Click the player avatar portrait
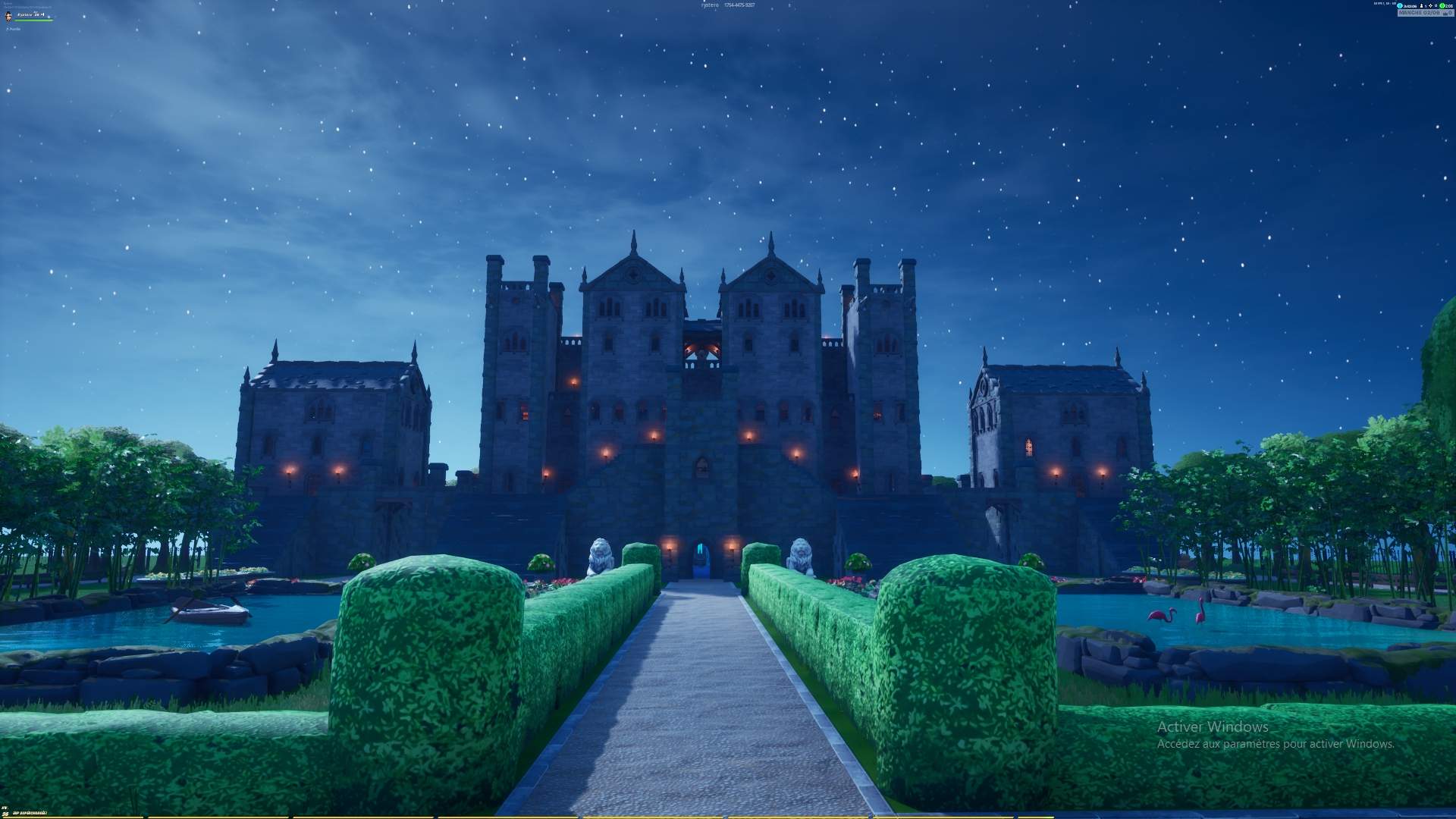The image size is (1456, 819). pos(10,15)
